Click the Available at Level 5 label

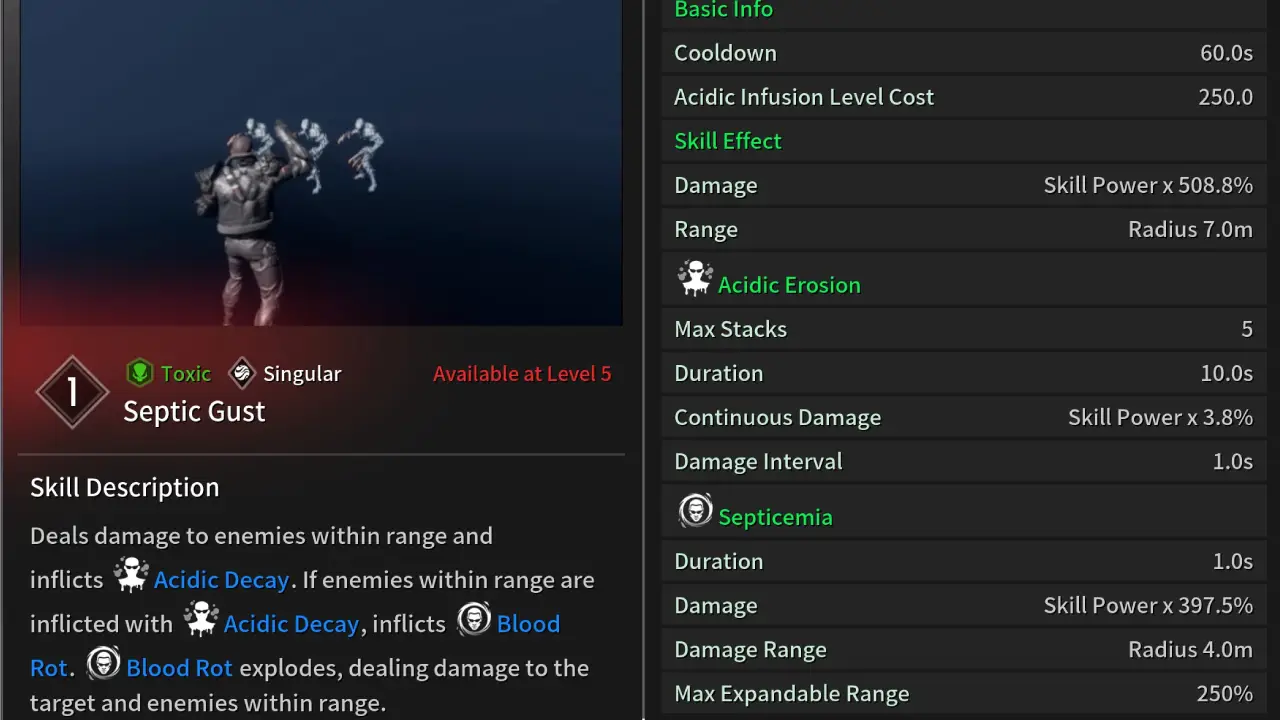pos(521,373)
